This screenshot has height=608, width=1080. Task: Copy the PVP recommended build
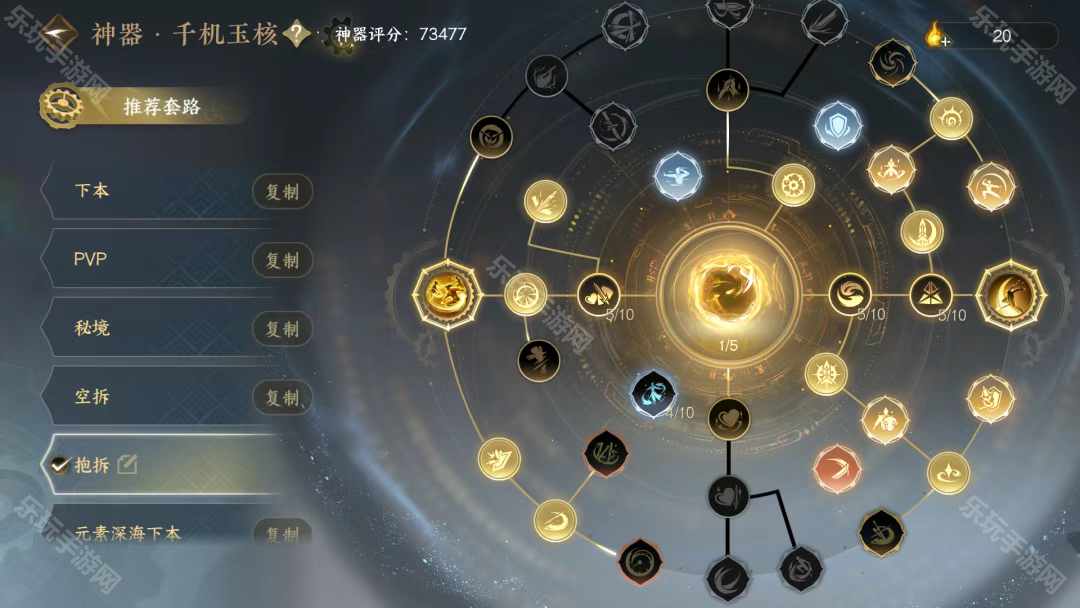coord(281,260)
